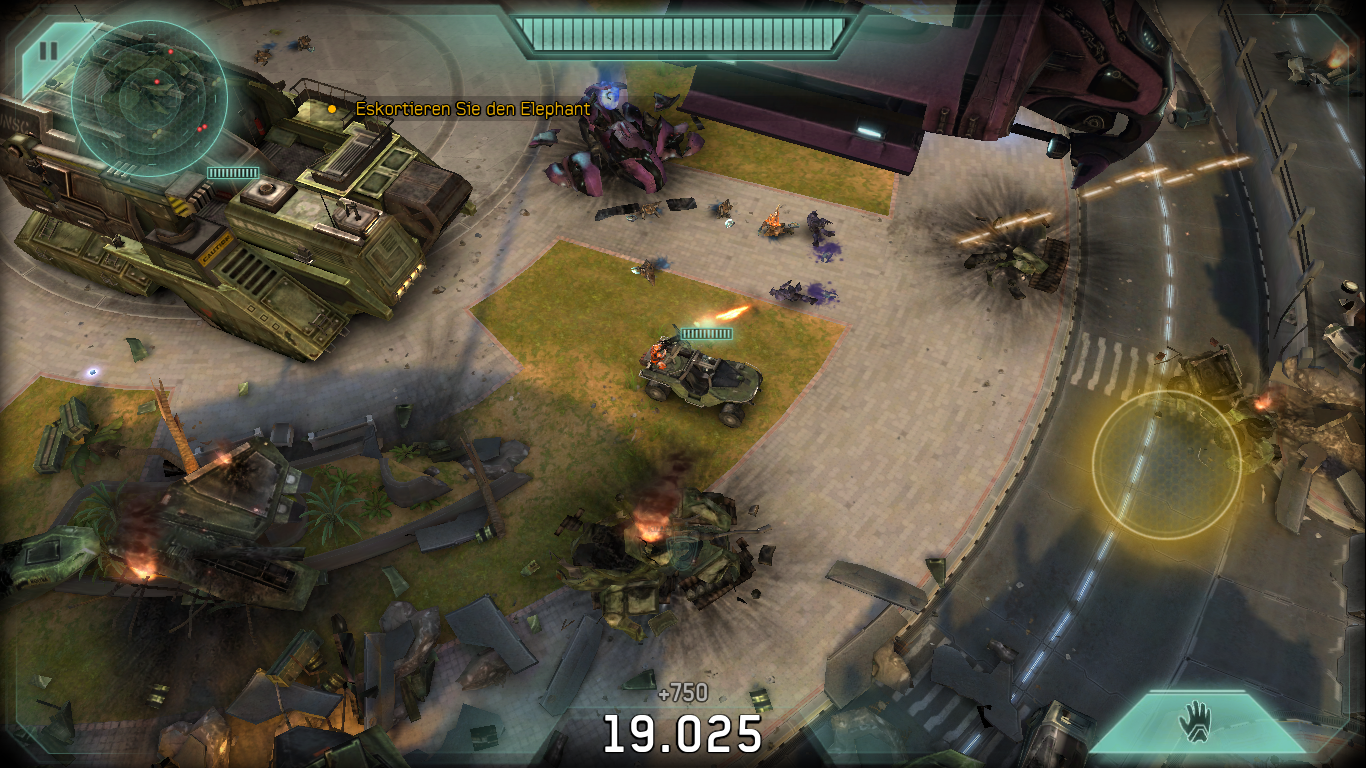Select the 'Eskortieren Sie den Elephant' objective
This screenshot has height=768, width=1366.
[472, 108]
